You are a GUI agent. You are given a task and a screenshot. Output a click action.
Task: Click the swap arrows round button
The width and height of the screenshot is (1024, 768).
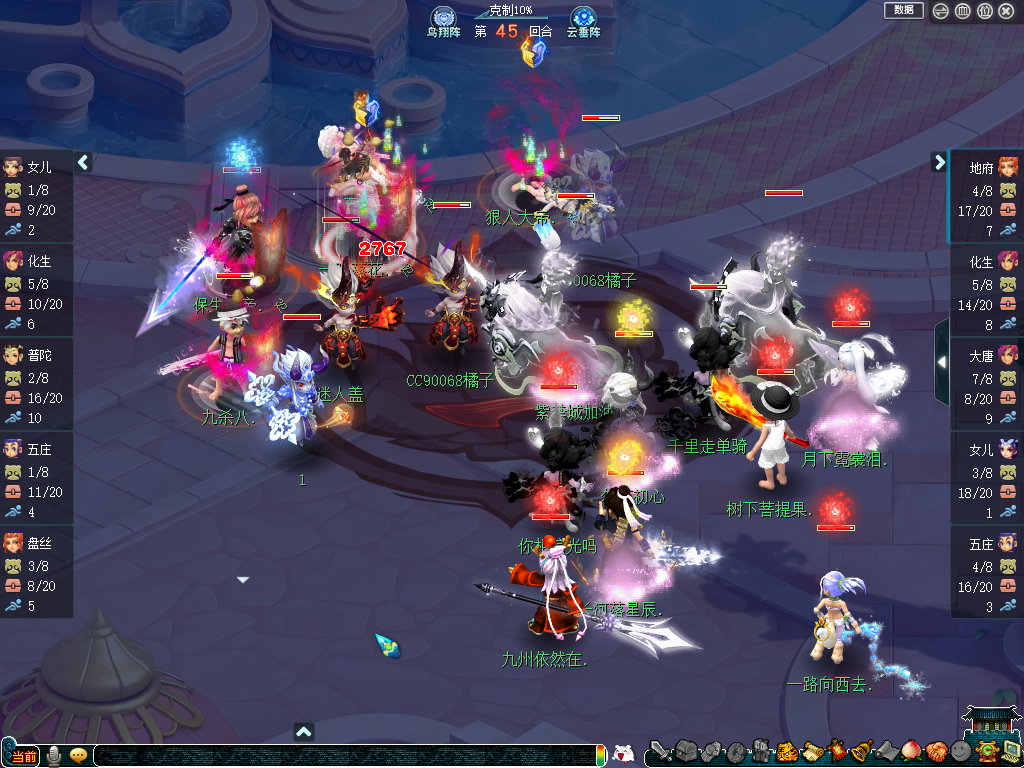point(941,11)
